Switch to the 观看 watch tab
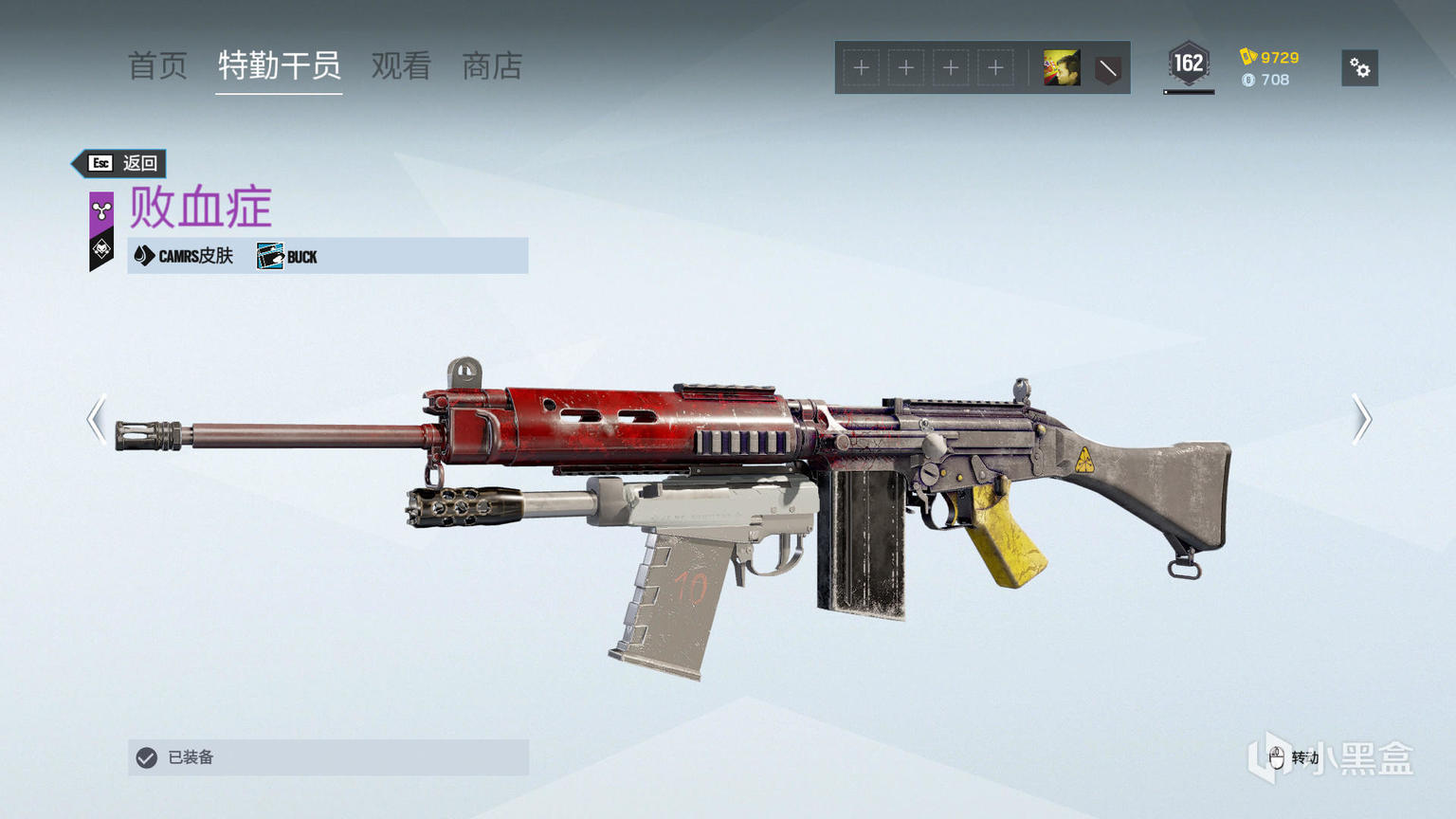This screenshot has width=1456, height=819. click(x=401, y=66)
